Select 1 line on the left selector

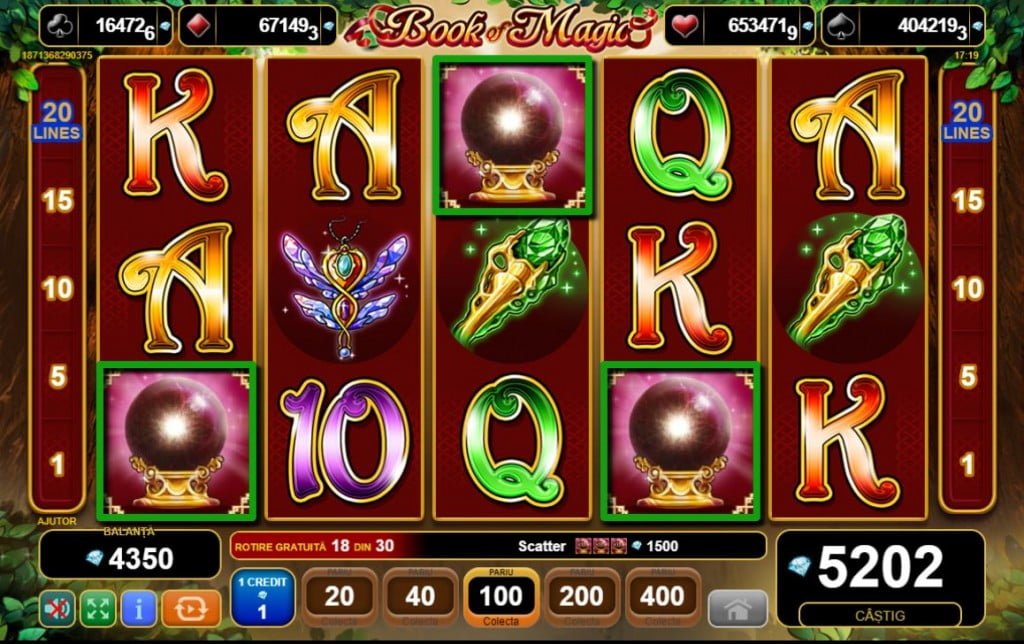(58, 464)
